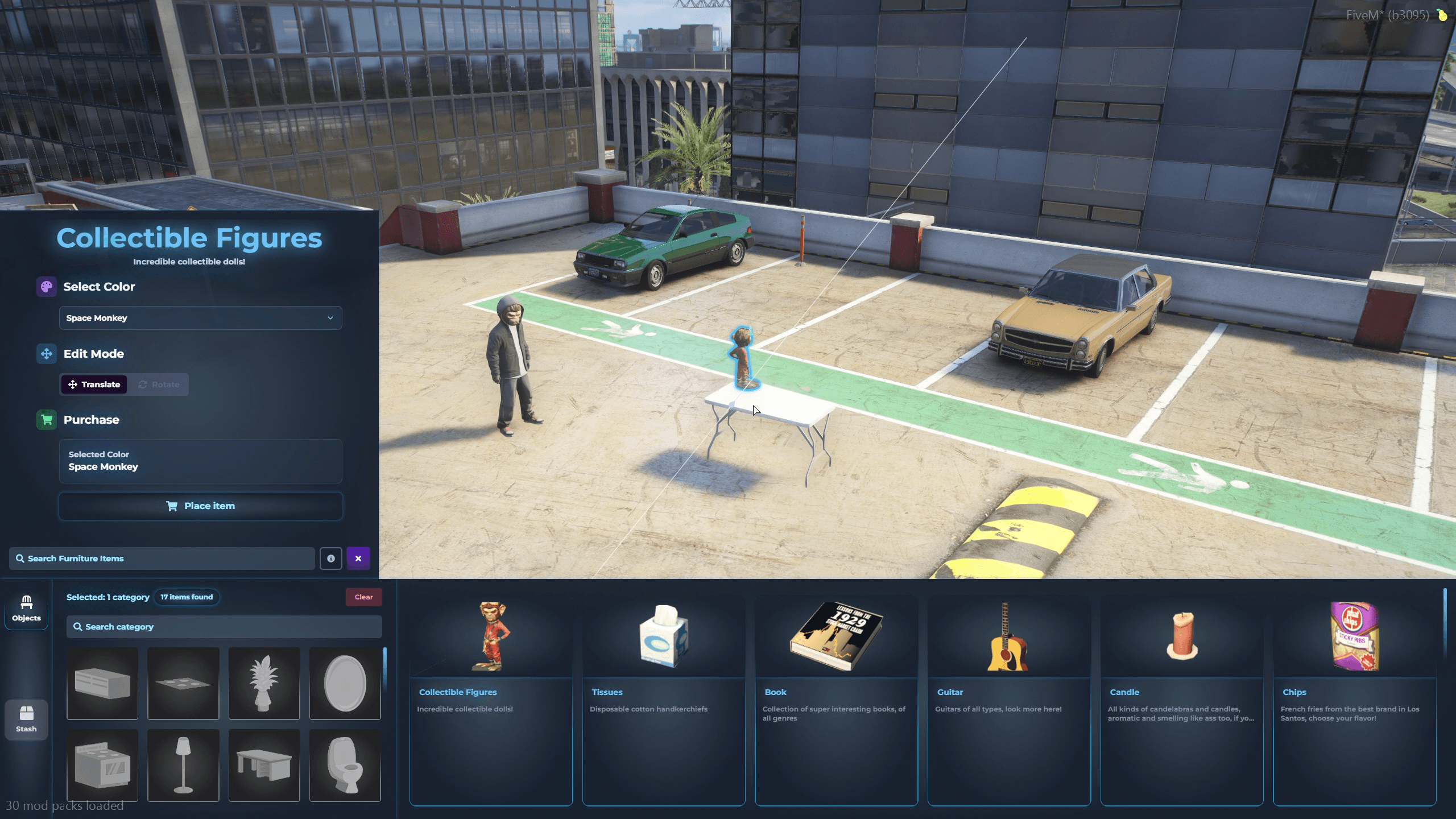Click the magnifier icon in Search category field
This screenshot has width=1456, height=819.
79,627
